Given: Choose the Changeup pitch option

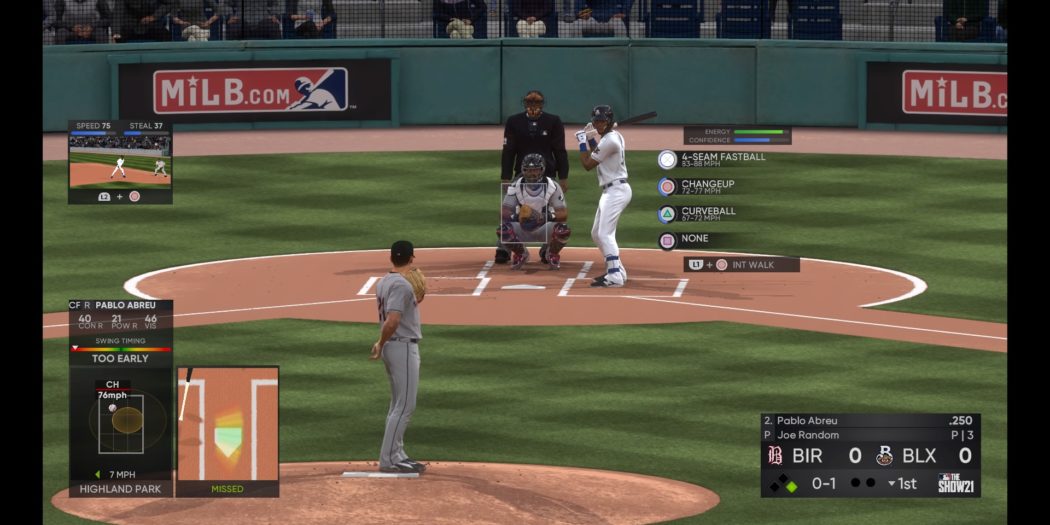Looking at the screenshot, I should click(x=707, y=187).
